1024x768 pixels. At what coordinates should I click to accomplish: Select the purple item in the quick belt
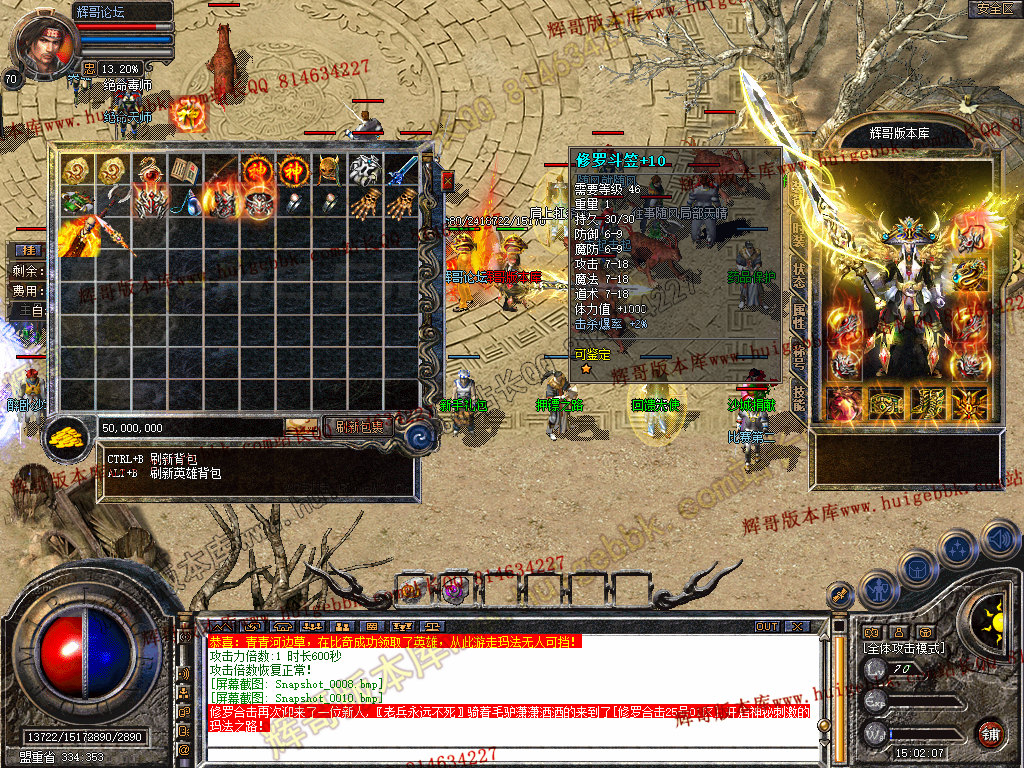[453, 589]
